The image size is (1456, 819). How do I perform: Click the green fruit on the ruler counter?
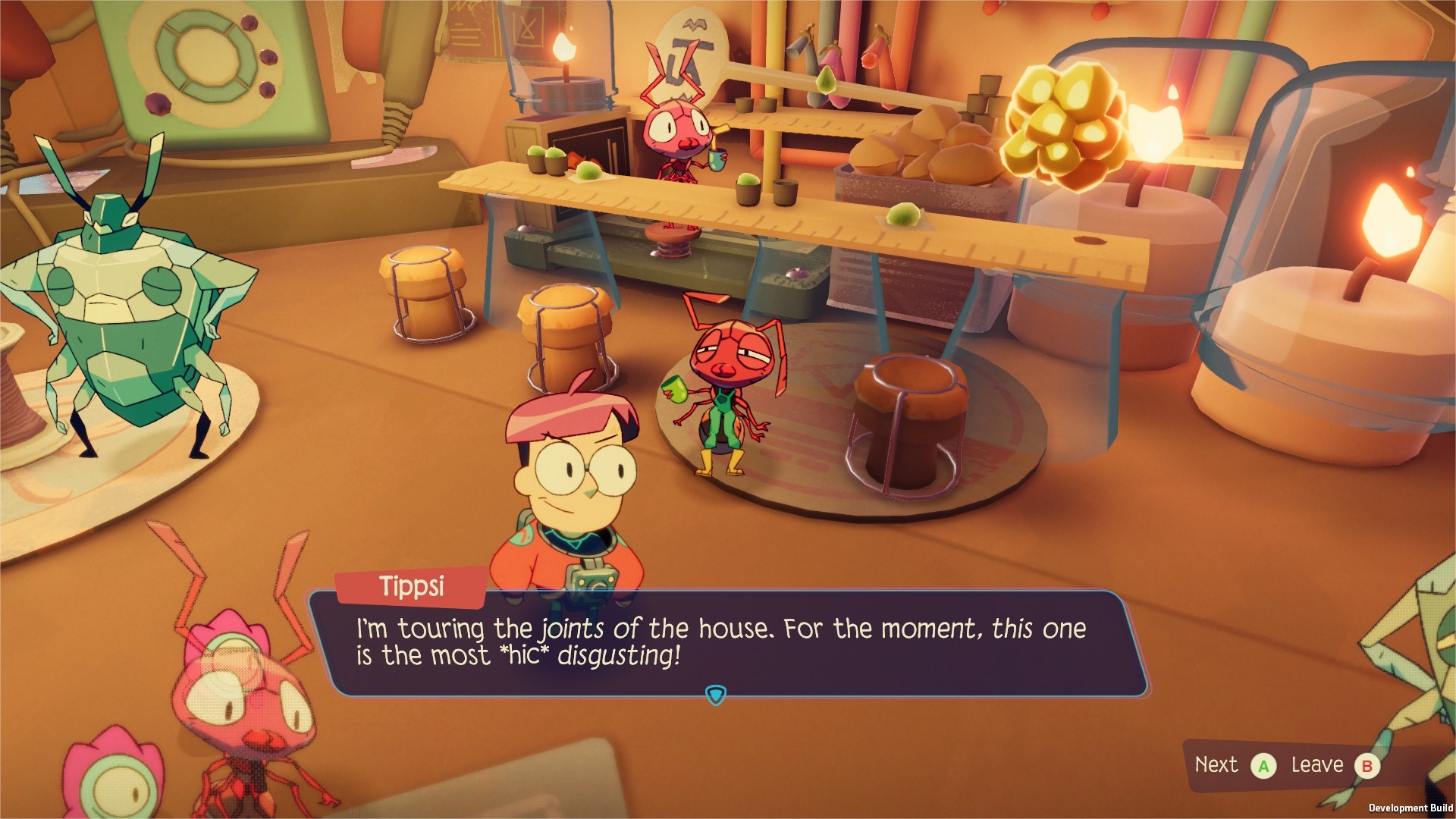pos(902,218)
